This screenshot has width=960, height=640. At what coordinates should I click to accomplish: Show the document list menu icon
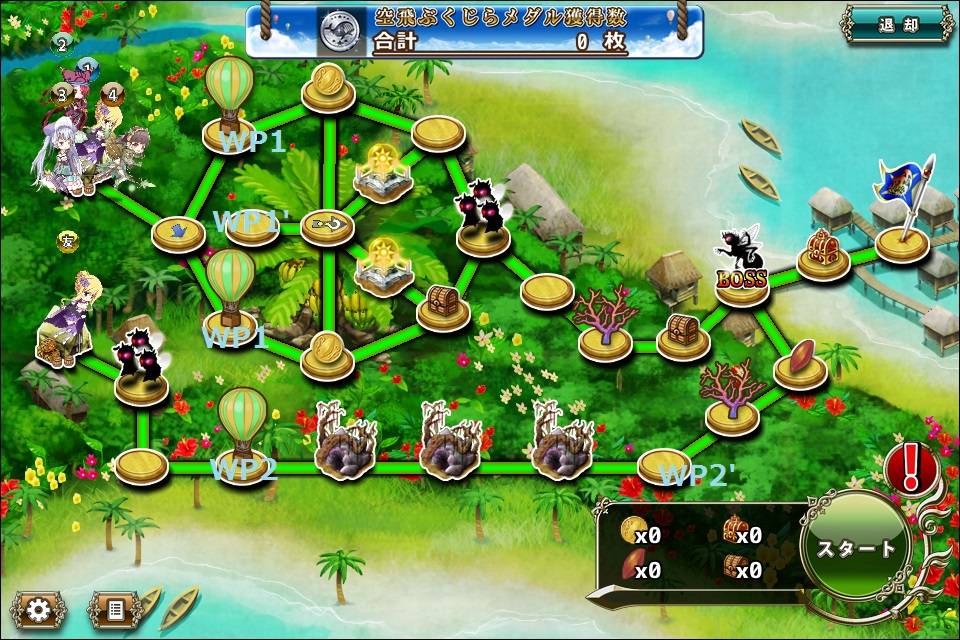[x=115, y=608]
